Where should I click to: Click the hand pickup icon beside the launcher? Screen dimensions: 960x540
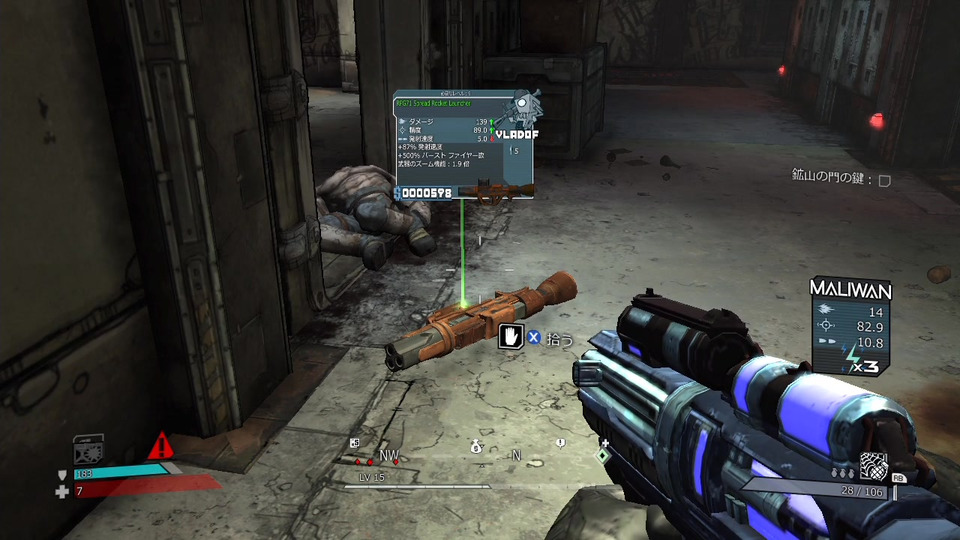click(511, 337)
